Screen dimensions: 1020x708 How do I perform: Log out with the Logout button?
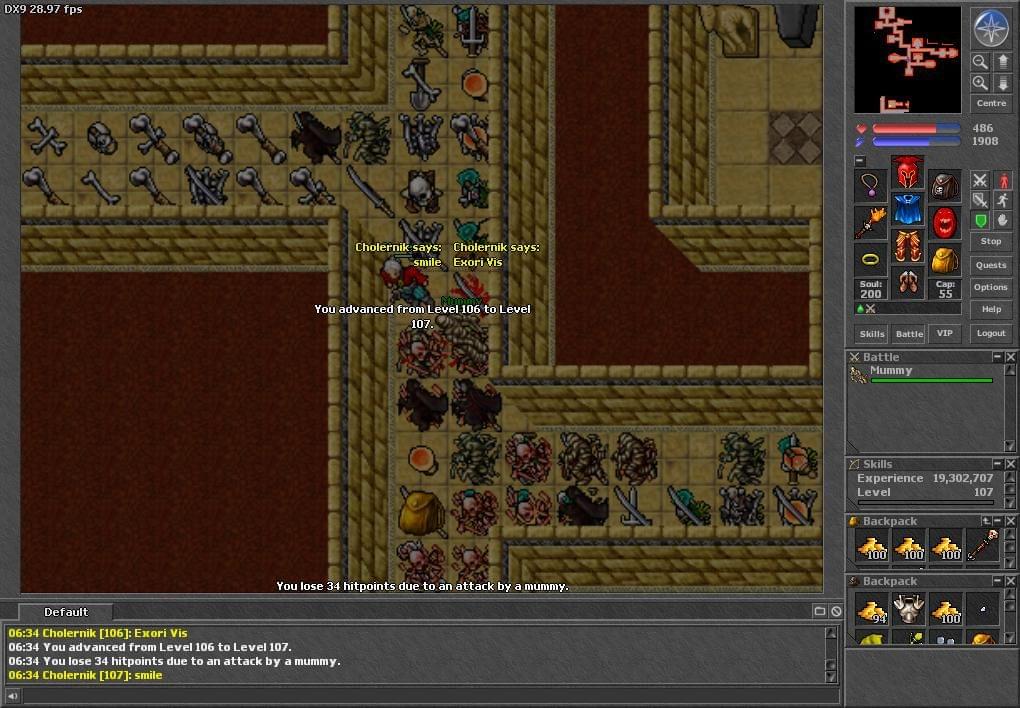[x=991, y=334]
